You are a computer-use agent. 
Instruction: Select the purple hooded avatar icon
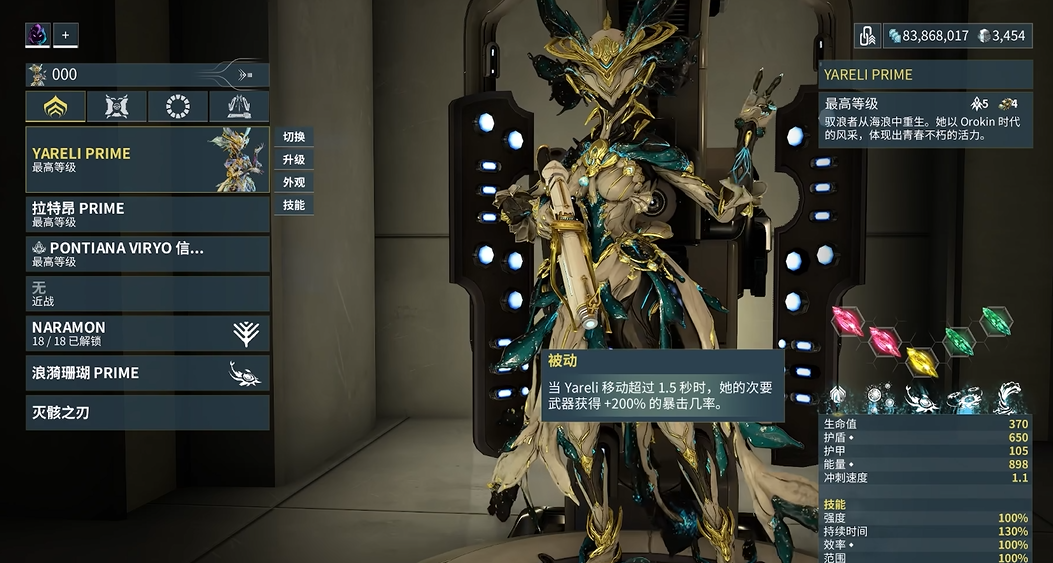[x=38, y=35]
